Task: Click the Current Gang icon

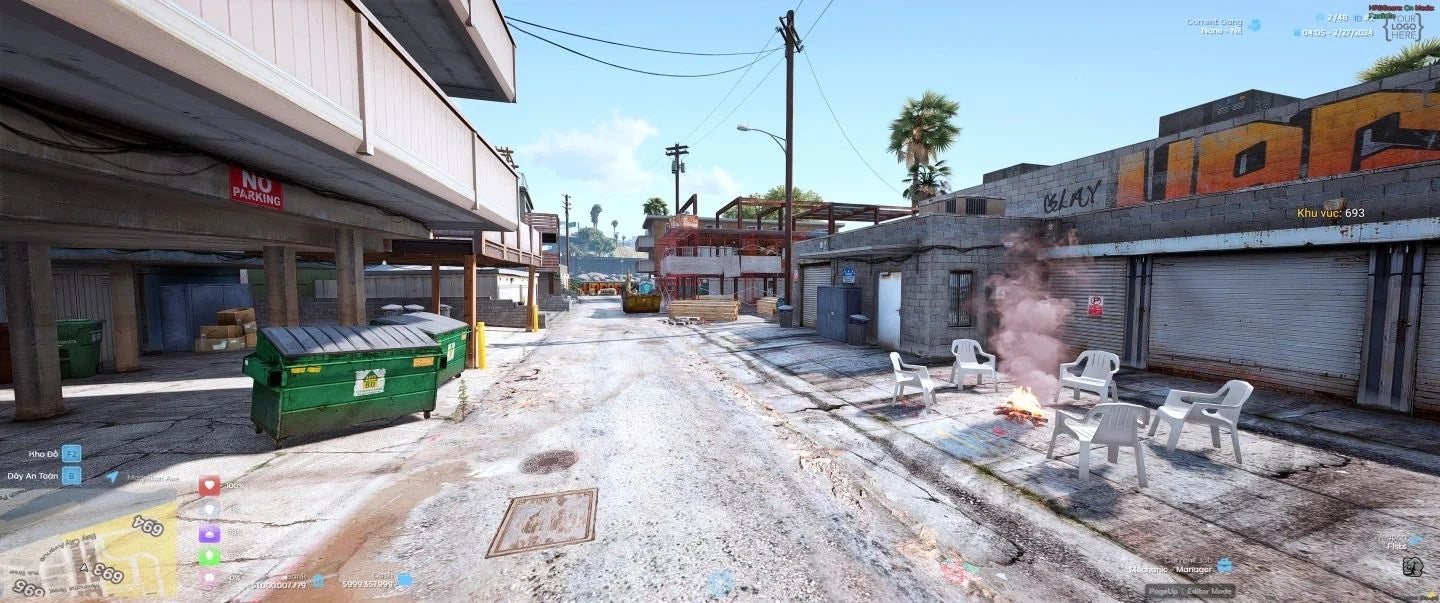Action: click(x=1254, y=25)
